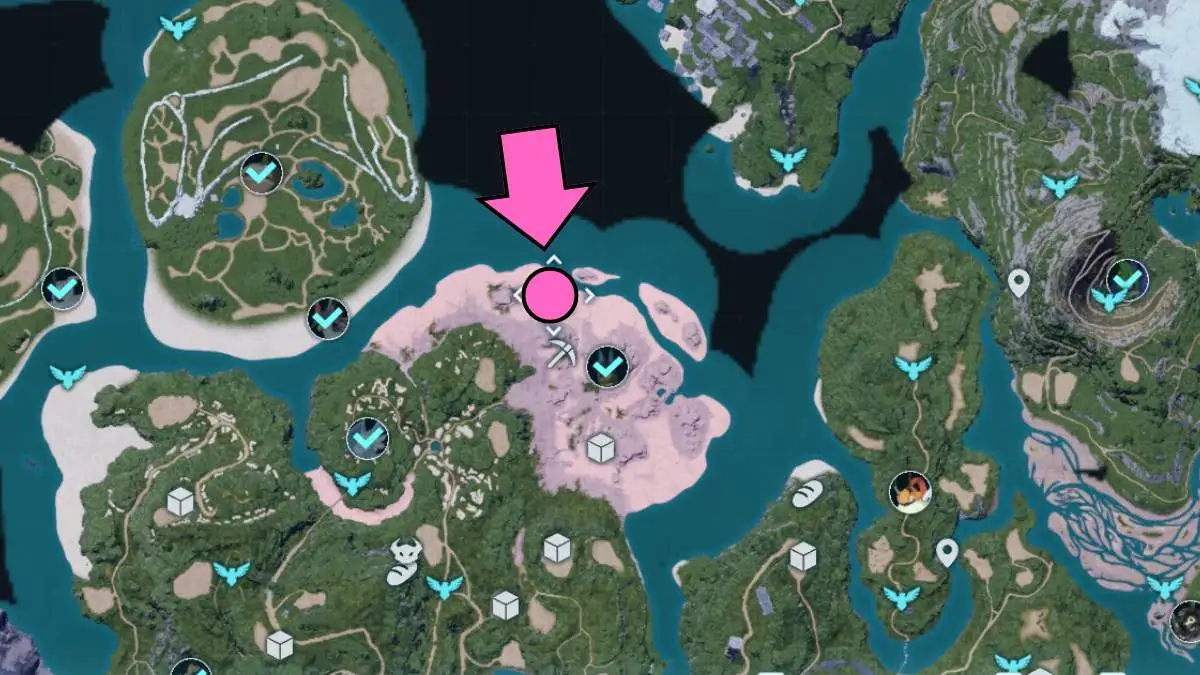This screenshot has width=1200, height=675.
Task: Select the orange fox boss portrait marker
Action: pyautogui.click(x=911, y=492)
